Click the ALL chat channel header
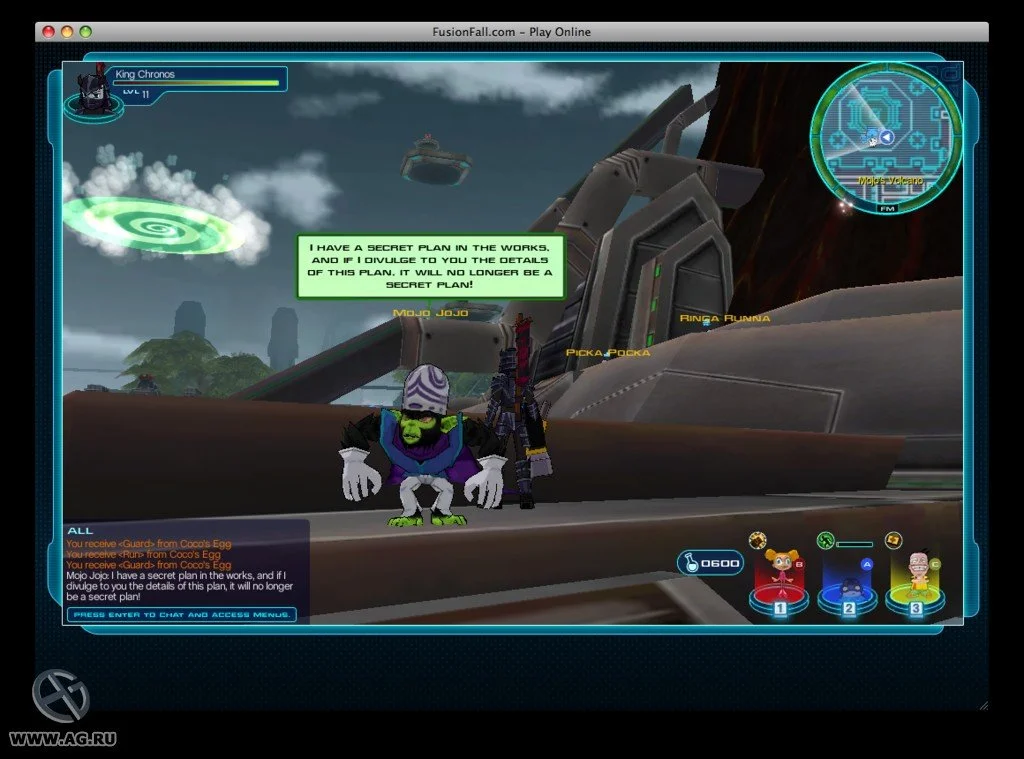Image resolution: width=1024 pixels, height=759 pixels. [80, 530]
